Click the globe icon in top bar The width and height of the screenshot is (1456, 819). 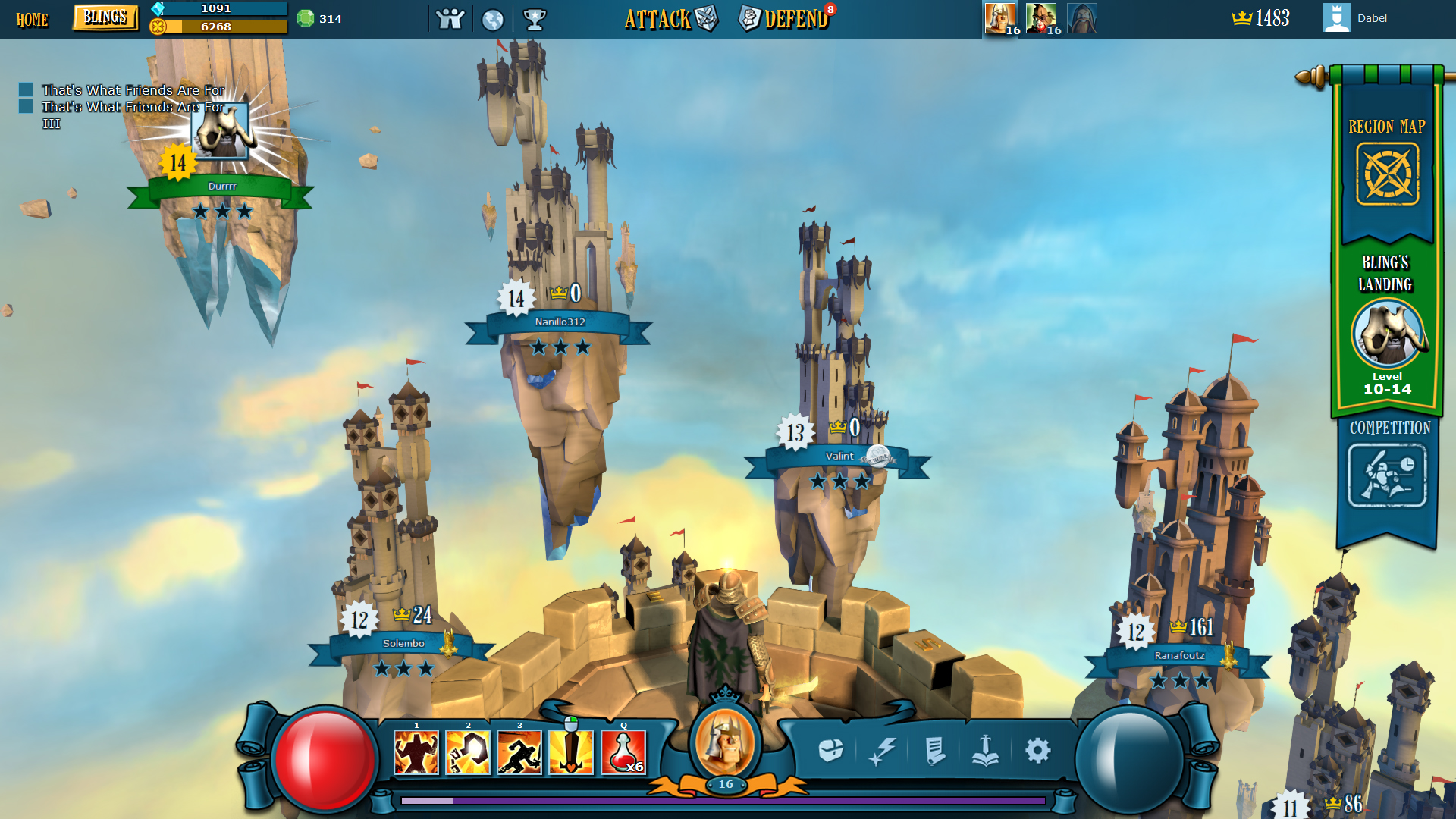tap(493, 19)
